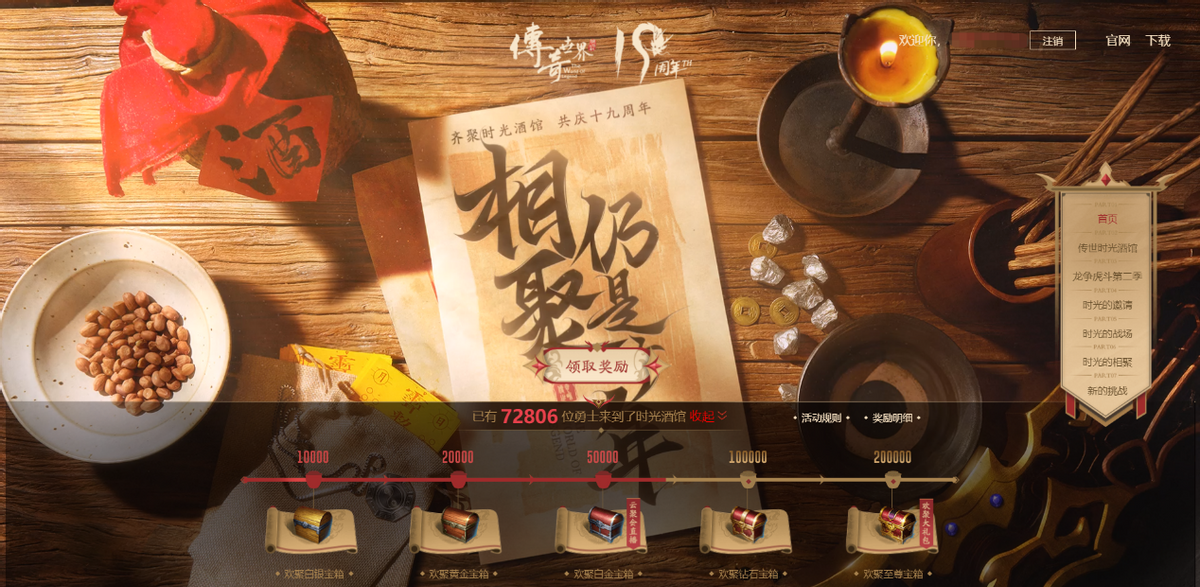Viewport: 1200px width, 587px height.
Task: Go to the 下载 download page
Action: click(1158, 41)
